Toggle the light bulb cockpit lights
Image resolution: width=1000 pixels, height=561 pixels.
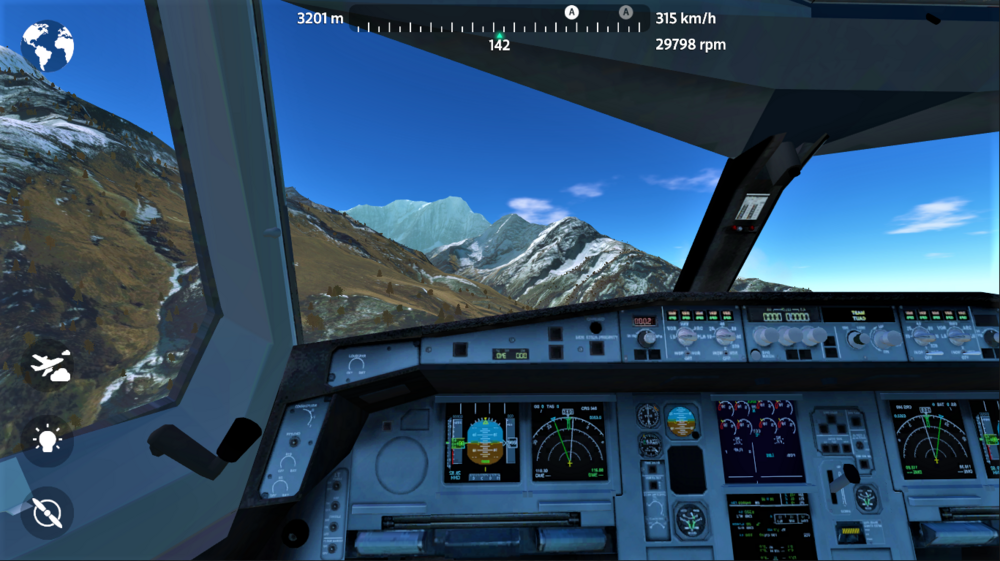pyautogui.click(x=48, y=440)
